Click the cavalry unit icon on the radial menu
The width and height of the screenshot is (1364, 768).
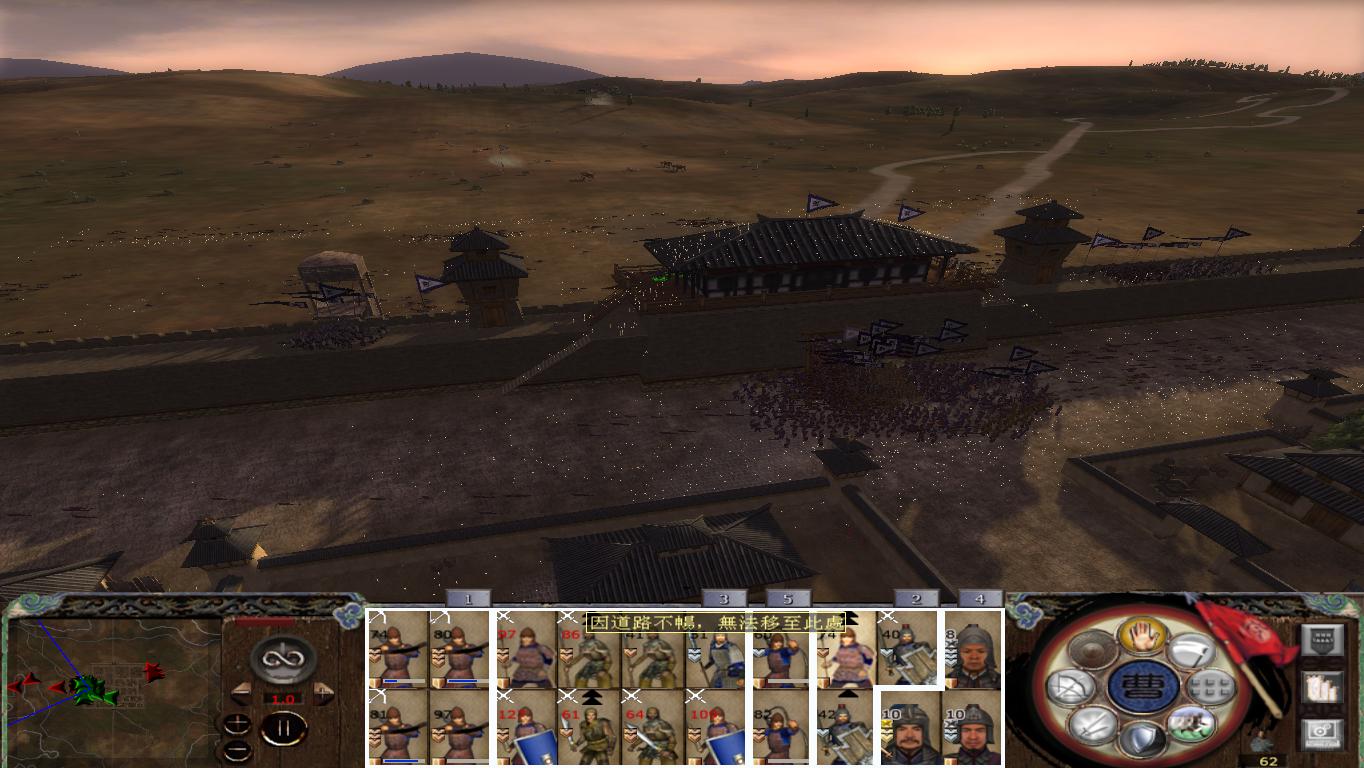pyautogui.click(x=1190, y=726)
